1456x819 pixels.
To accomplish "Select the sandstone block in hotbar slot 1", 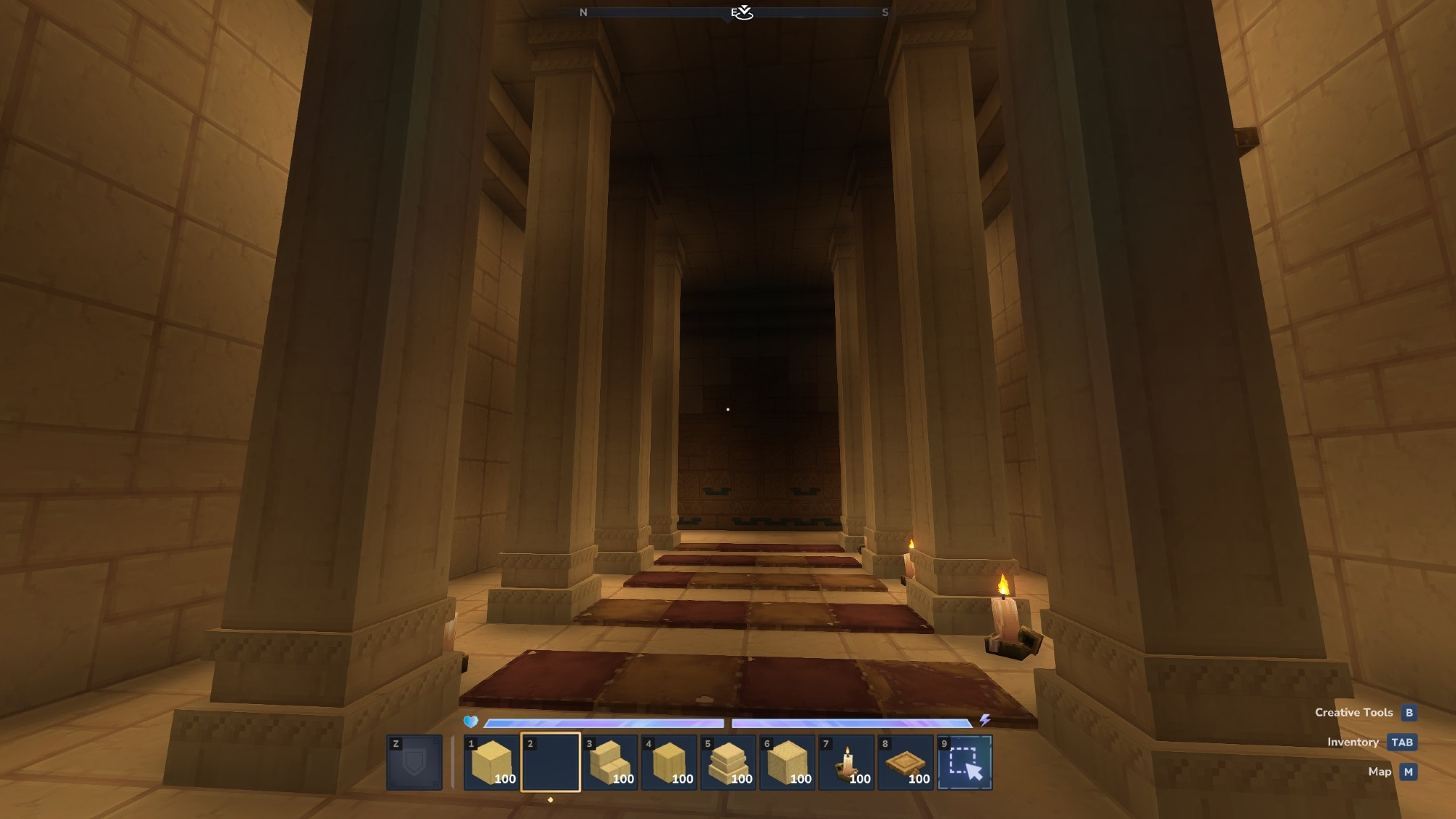I will 491,762.
